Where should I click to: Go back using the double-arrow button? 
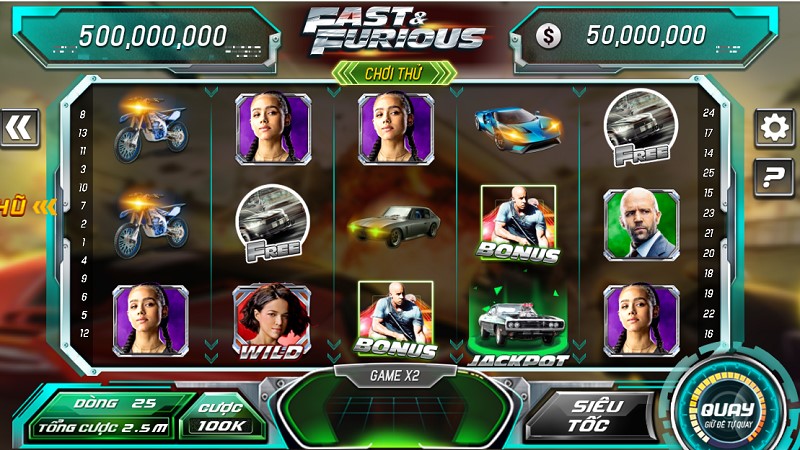coord(19,127)
